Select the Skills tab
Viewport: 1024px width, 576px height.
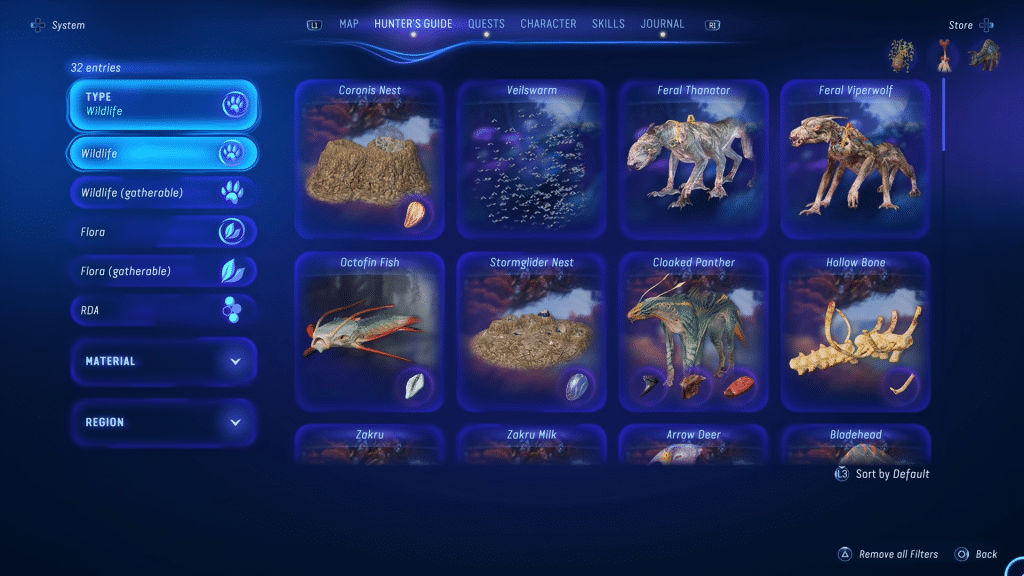(x=608, y=24)
